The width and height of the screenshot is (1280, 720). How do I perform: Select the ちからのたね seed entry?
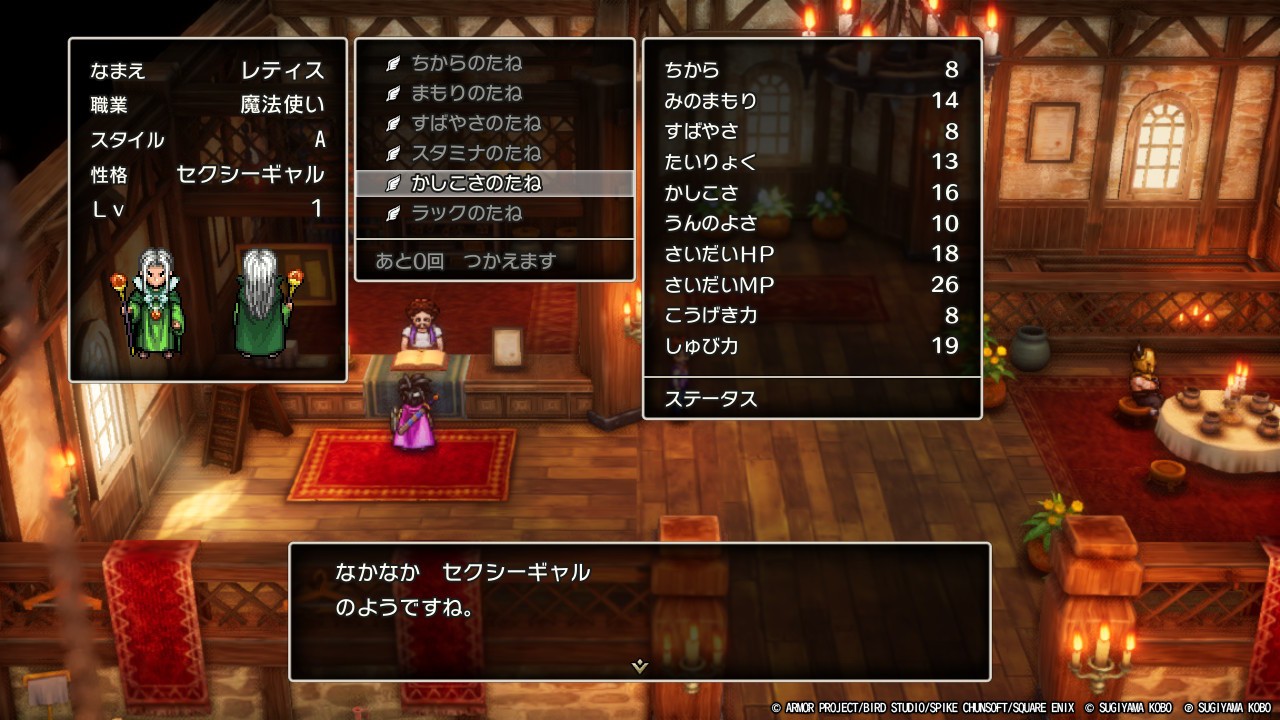coord(467,64)
